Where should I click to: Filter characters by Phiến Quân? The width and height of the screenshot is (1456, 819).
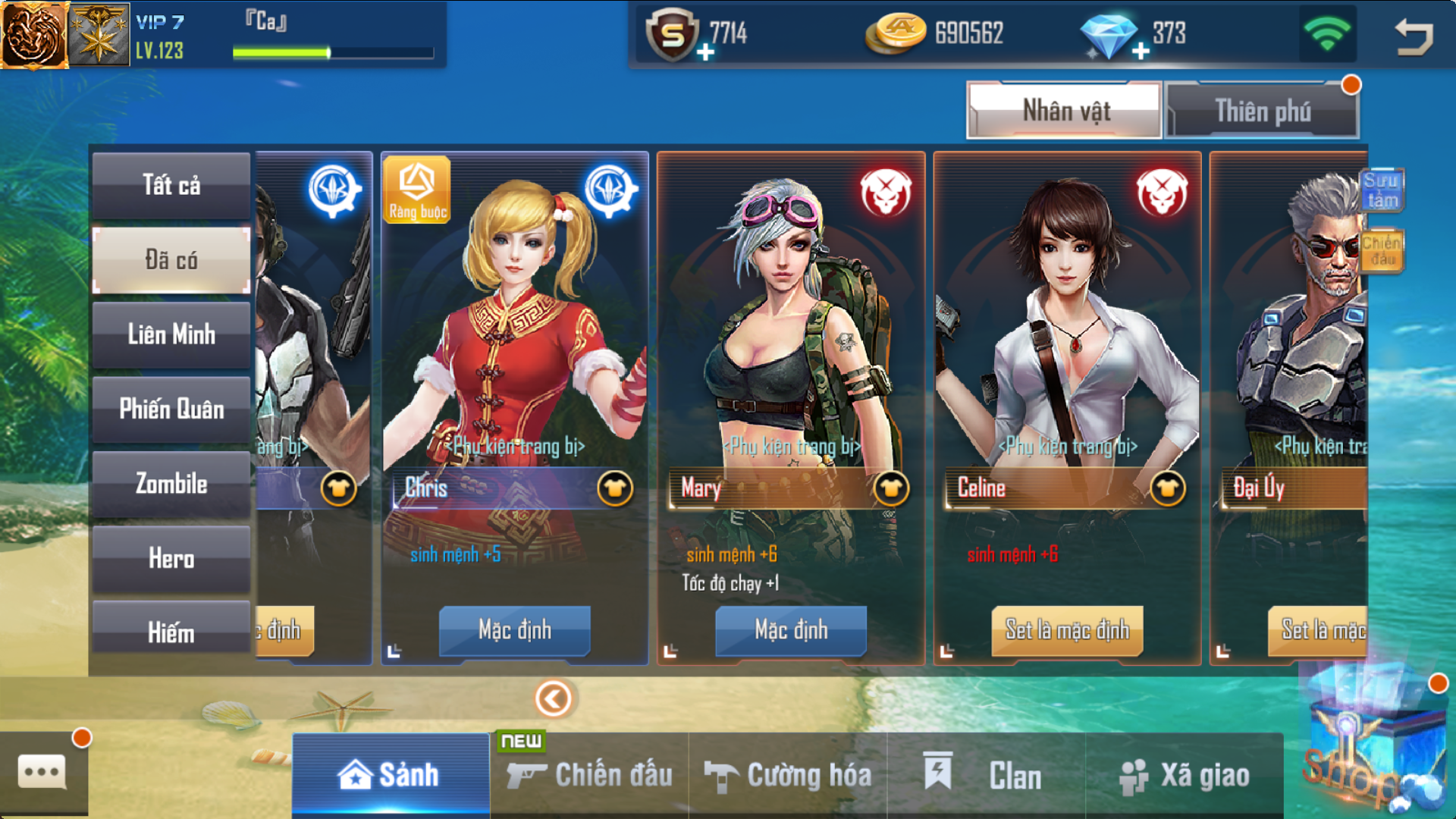(171, 409)
